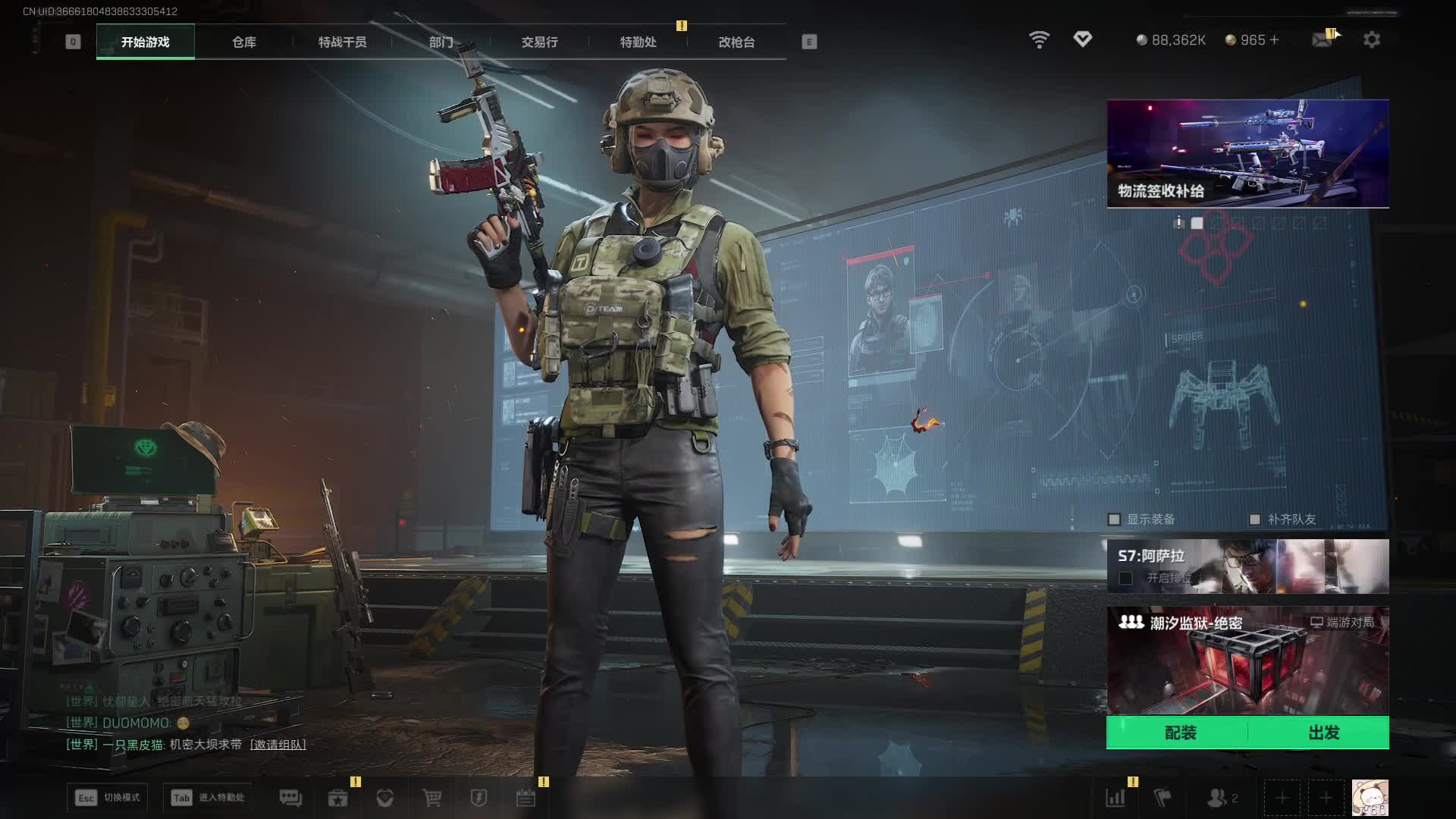This screenshot has width=1456, height=819.
Task: Switch to the 仓库 tab
Action: pos(243,42)
